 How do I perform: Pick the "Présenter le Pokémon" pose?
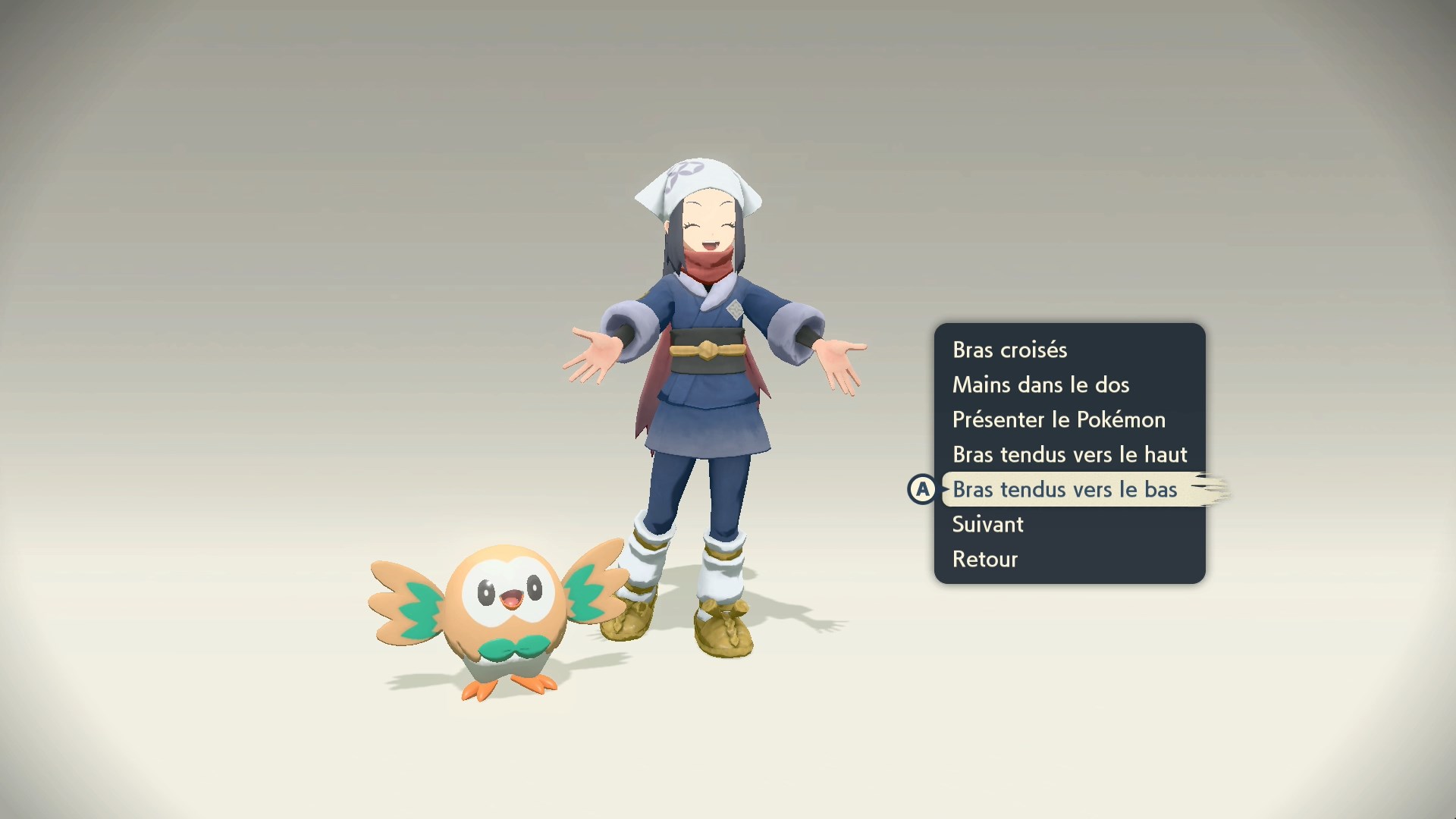coord(1059,419)
